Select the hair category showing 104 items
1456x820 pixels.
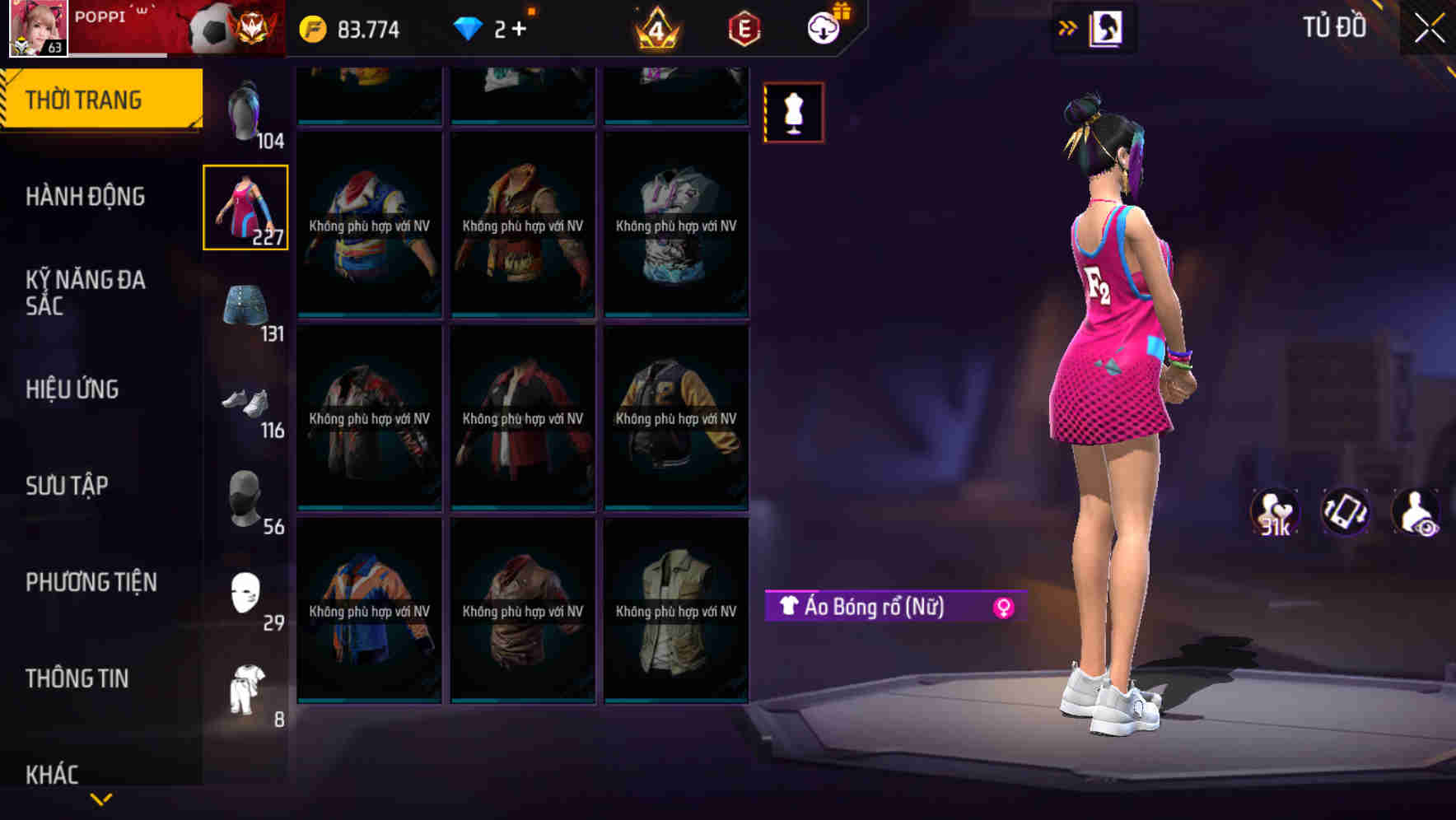coord(245,107)
